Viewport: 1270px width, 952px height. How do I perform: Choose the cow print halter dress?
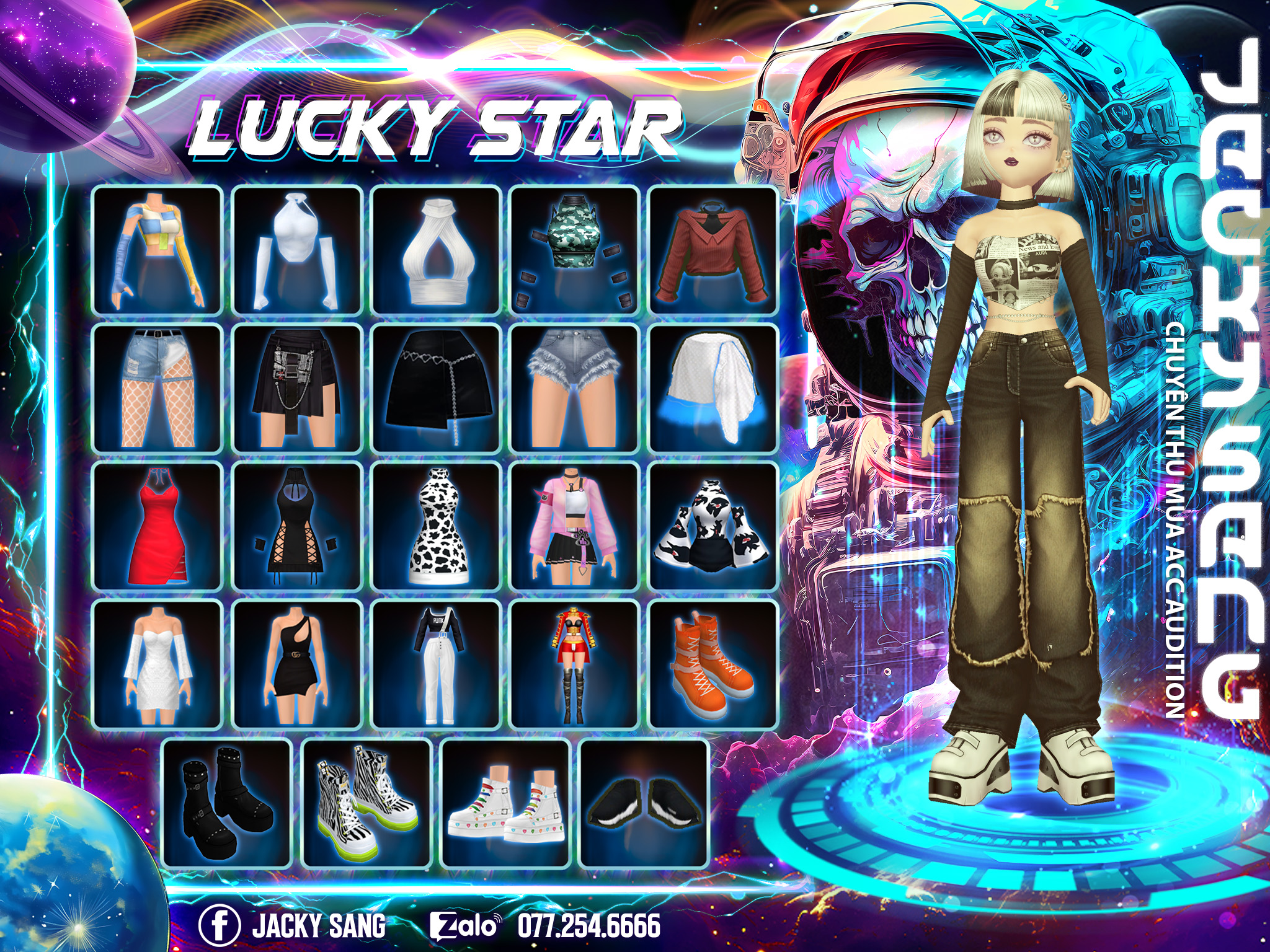click(436, 526)
